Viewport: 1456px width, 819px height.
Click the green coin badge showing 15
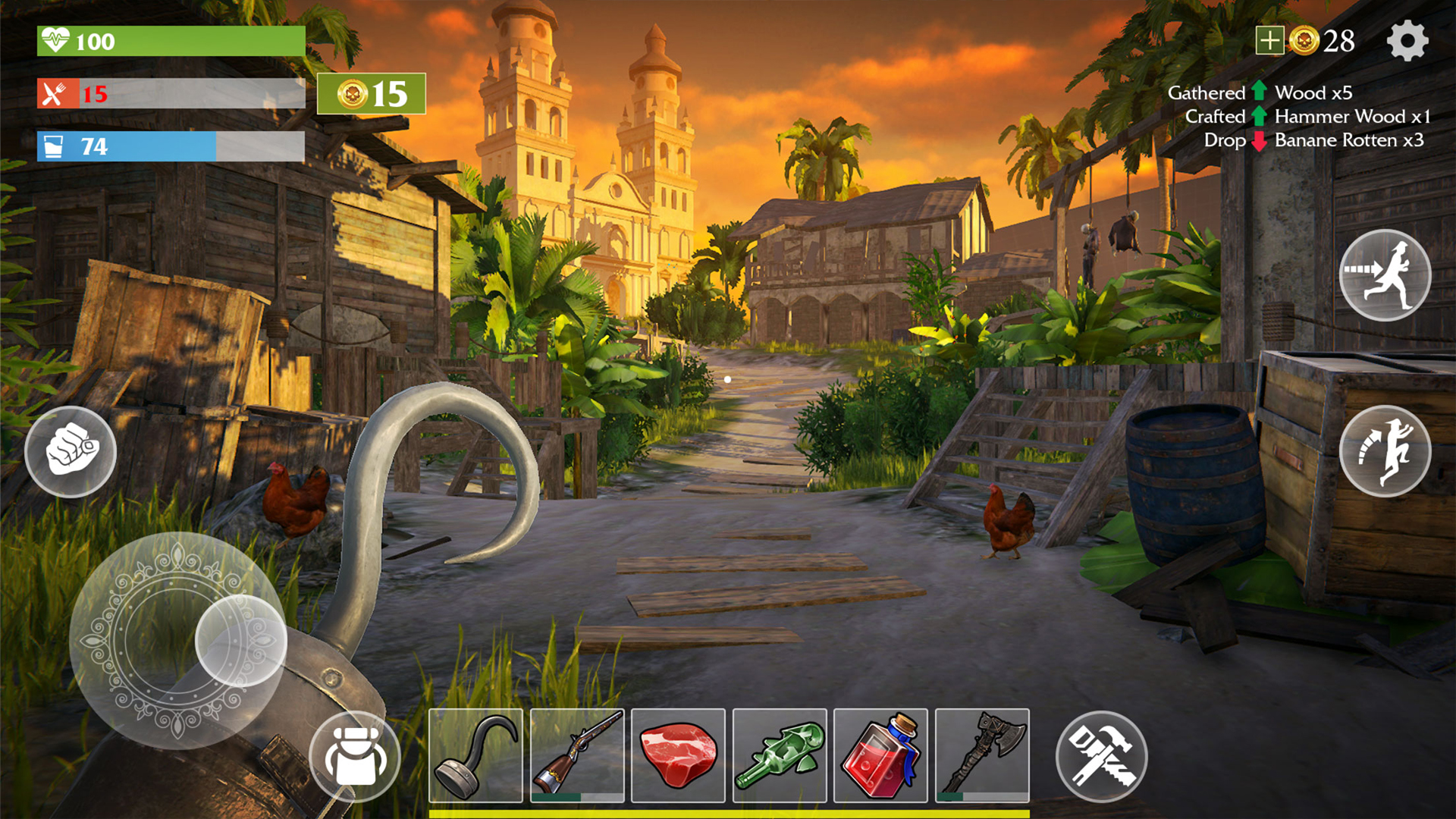coord(372,93)
